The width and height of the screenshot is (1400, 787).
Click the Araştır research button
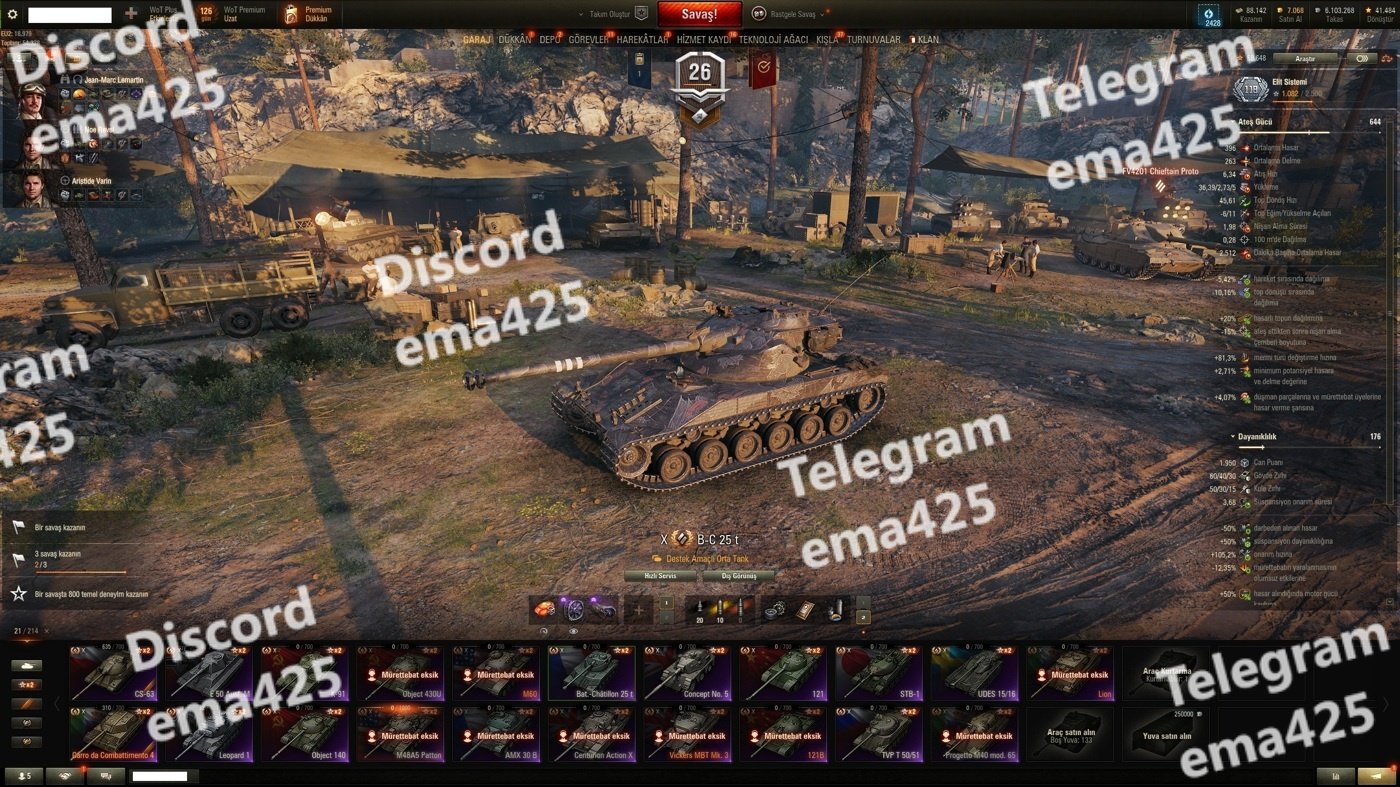(1305, 59)
